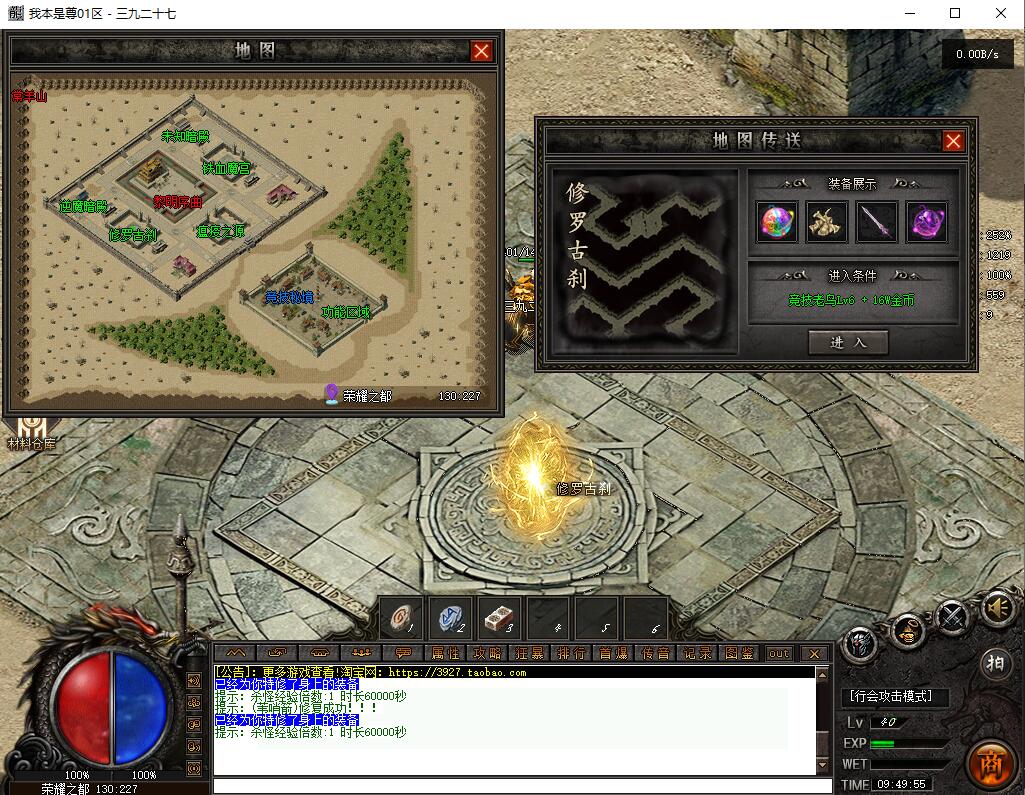This screenshot has width=1025, height=795.
Task: Use hotbar slot 1 scroll item
Action: click(404, 620)
